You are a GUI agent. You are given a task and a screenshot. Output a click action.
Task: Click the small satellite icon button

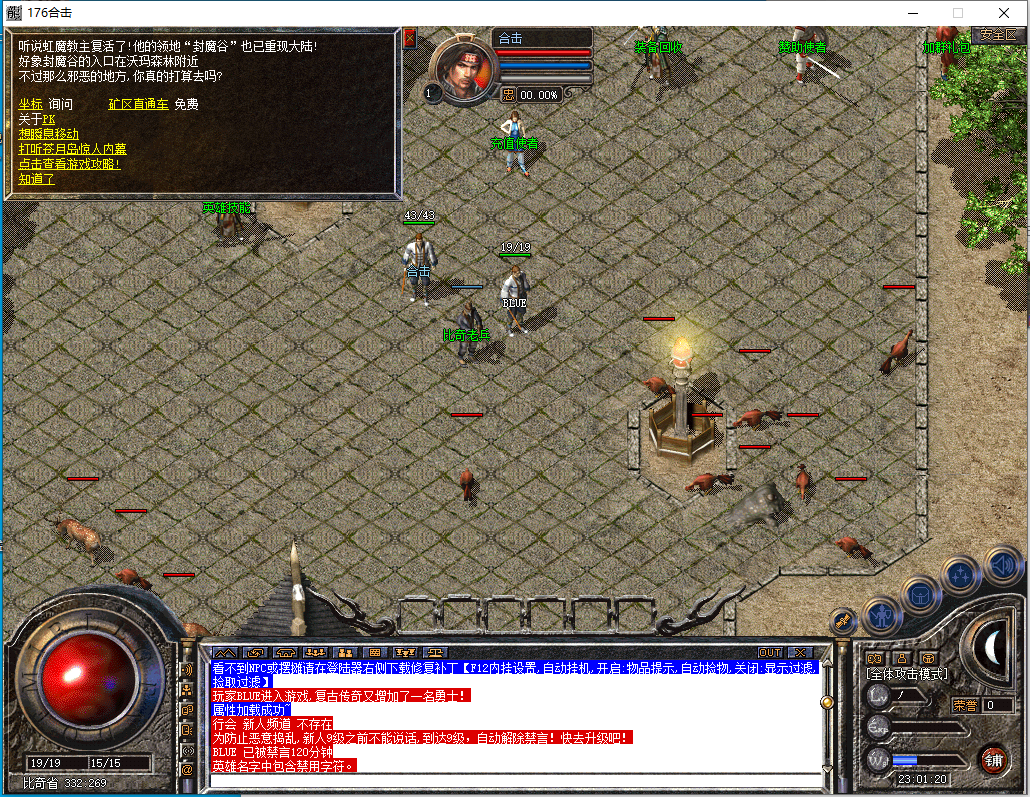(843, 620)
